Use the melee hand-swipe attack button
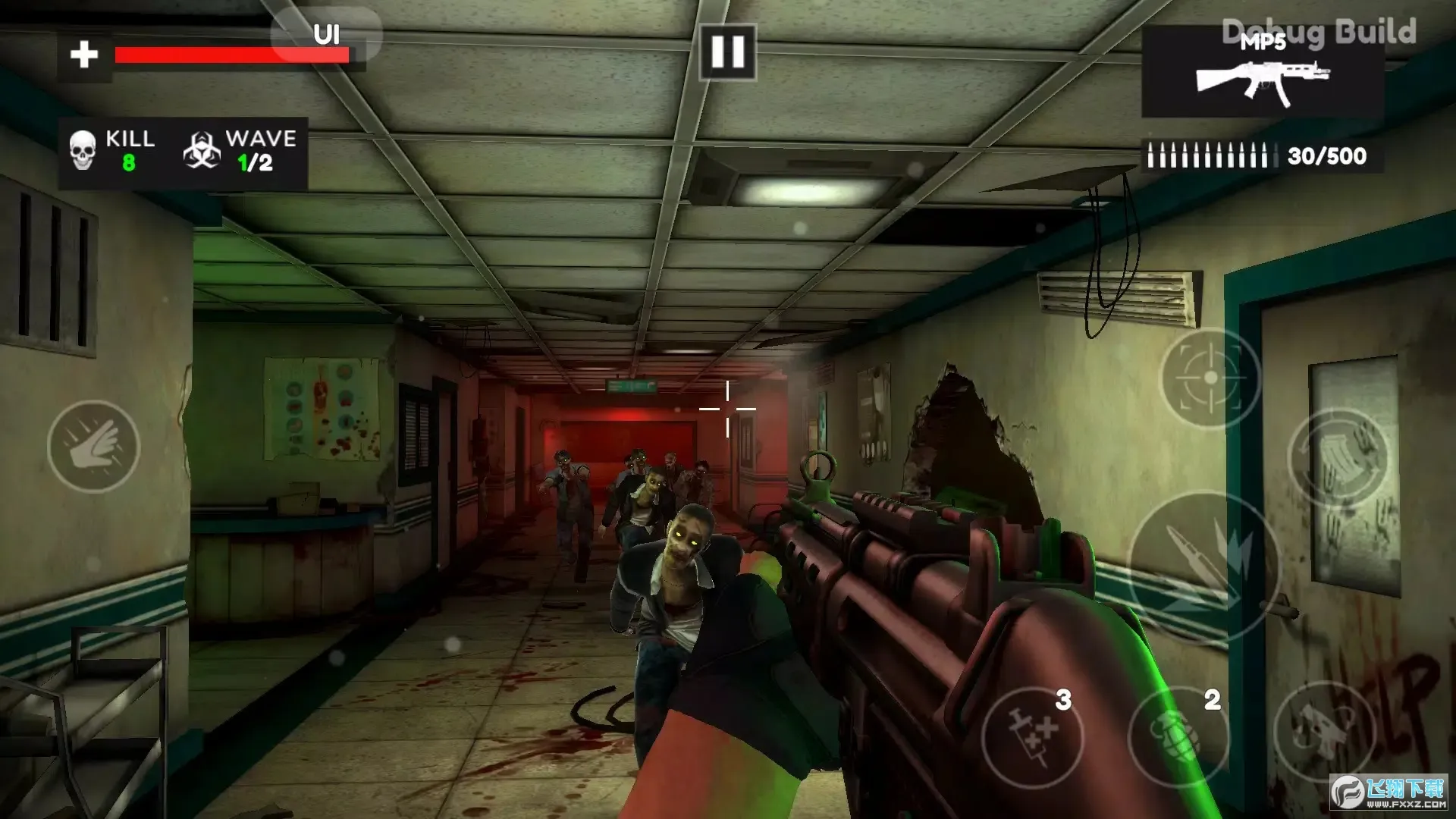The height and width of the screenshot is (819, 1456). 93,447
